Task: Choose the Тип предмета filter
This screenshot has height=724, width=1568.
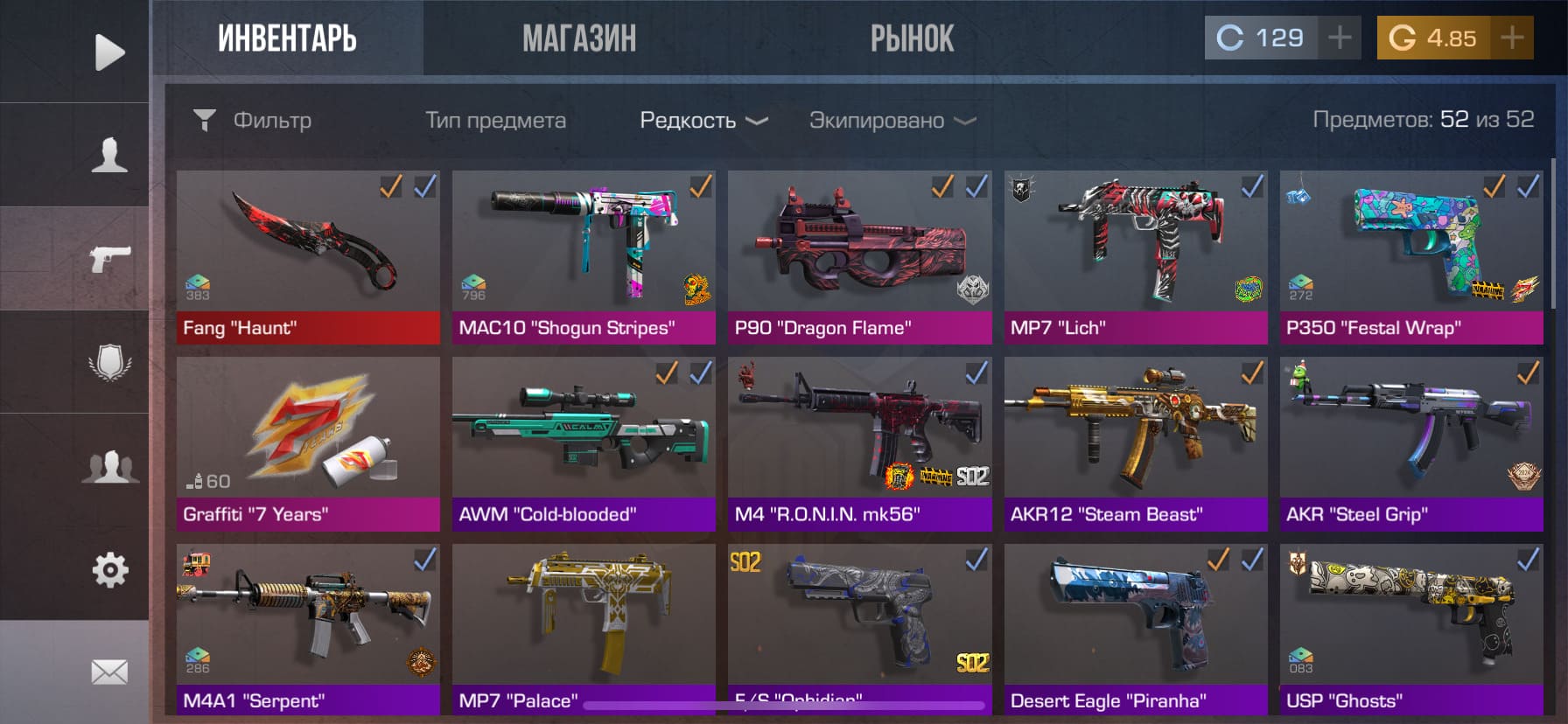Action: tap(495, 120)
